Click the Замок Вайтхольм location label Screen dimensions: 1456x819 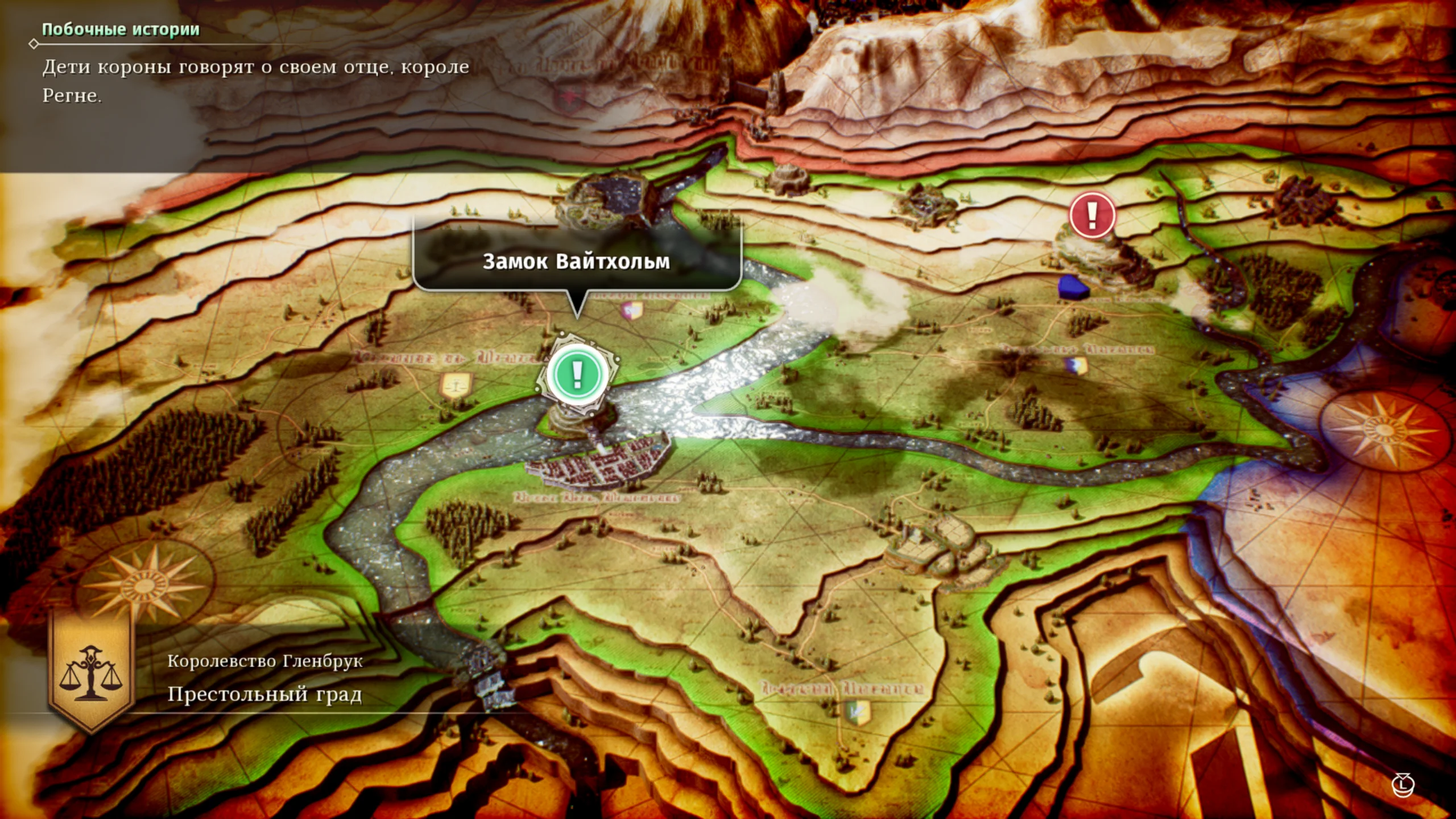pyautogui.click(x=576, y=261)
